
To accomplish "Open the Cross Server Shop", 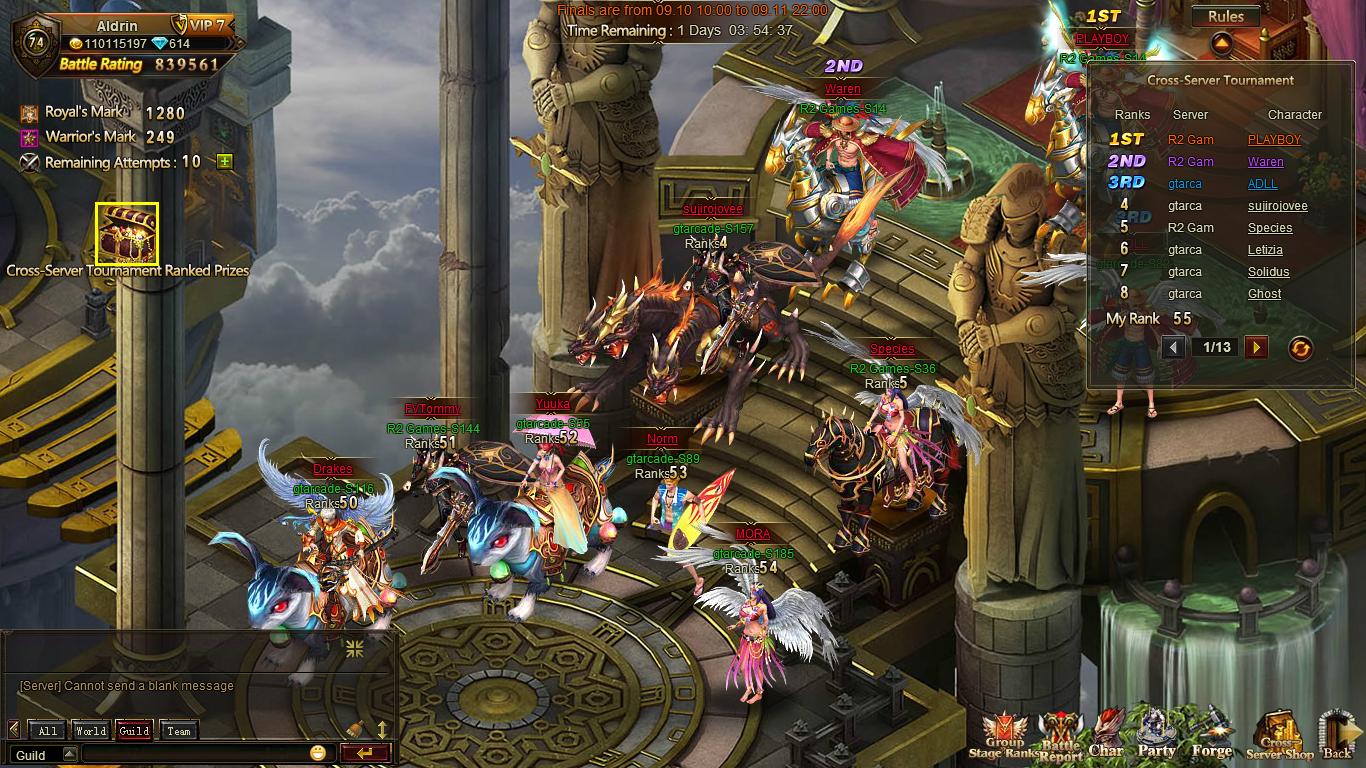I will (1279, 738).
